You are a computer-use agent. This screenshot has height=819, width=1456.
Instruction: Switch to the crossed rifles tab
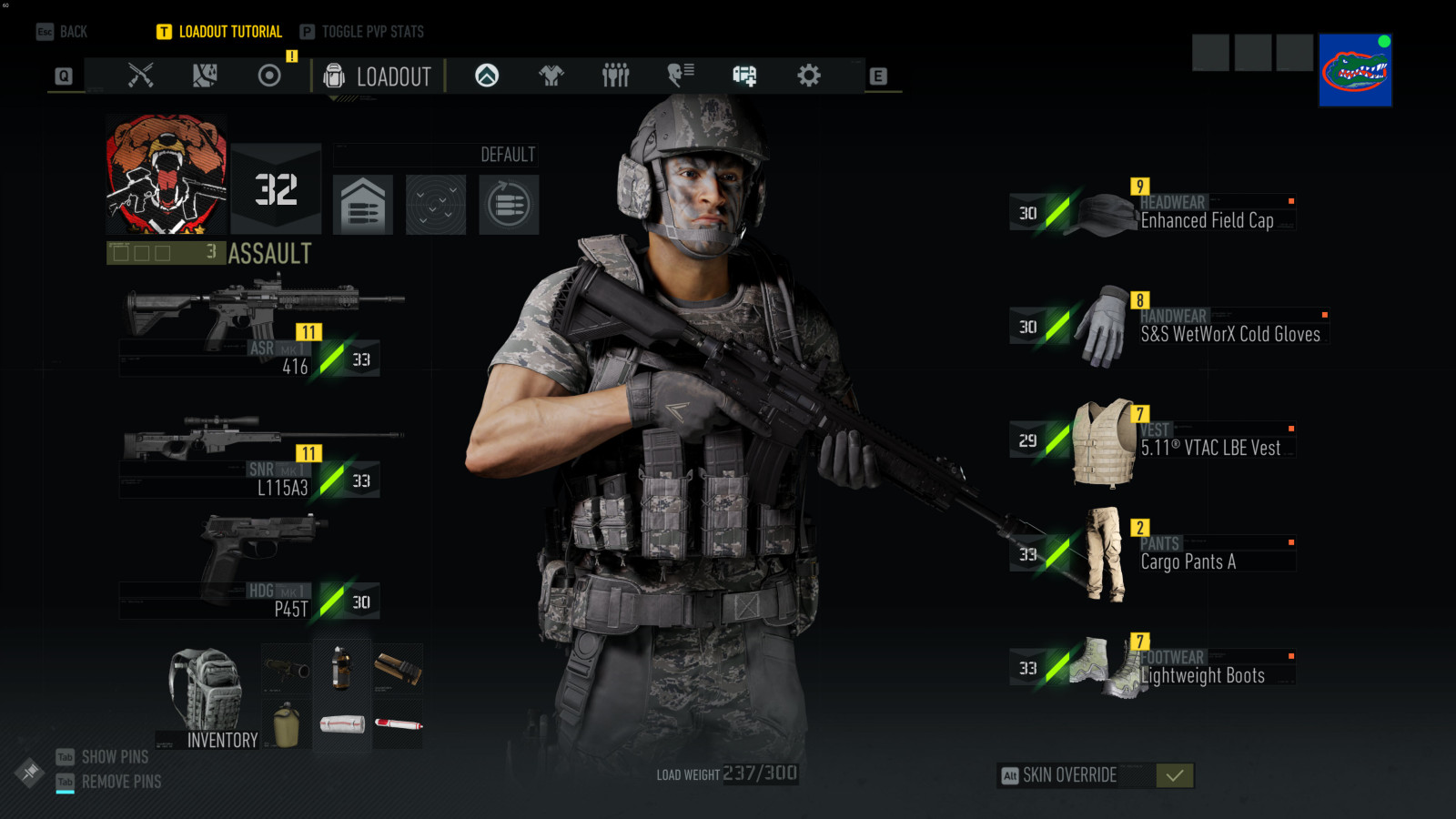coord(140,76)
